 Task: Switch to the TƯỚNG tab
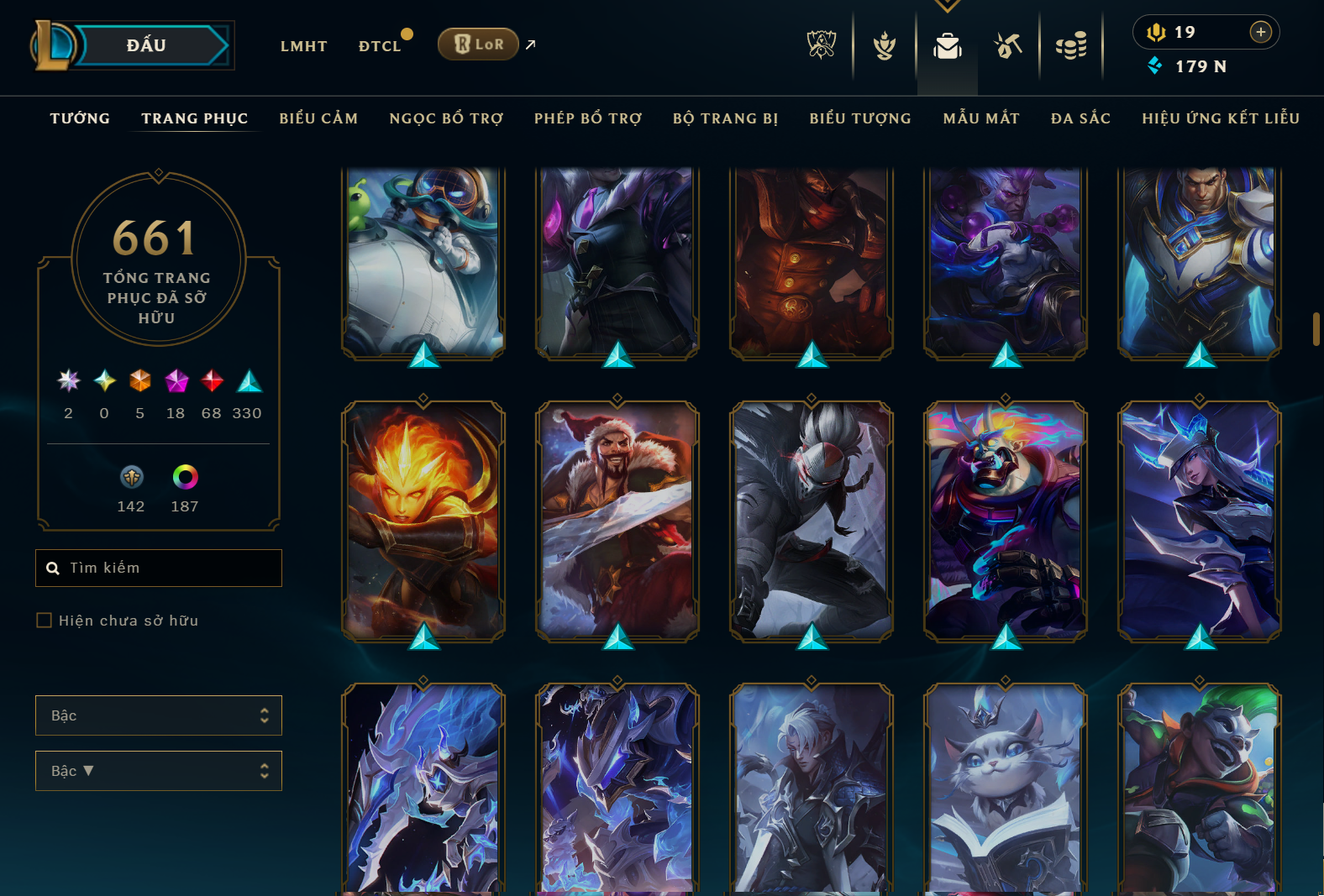pos(79,118)
